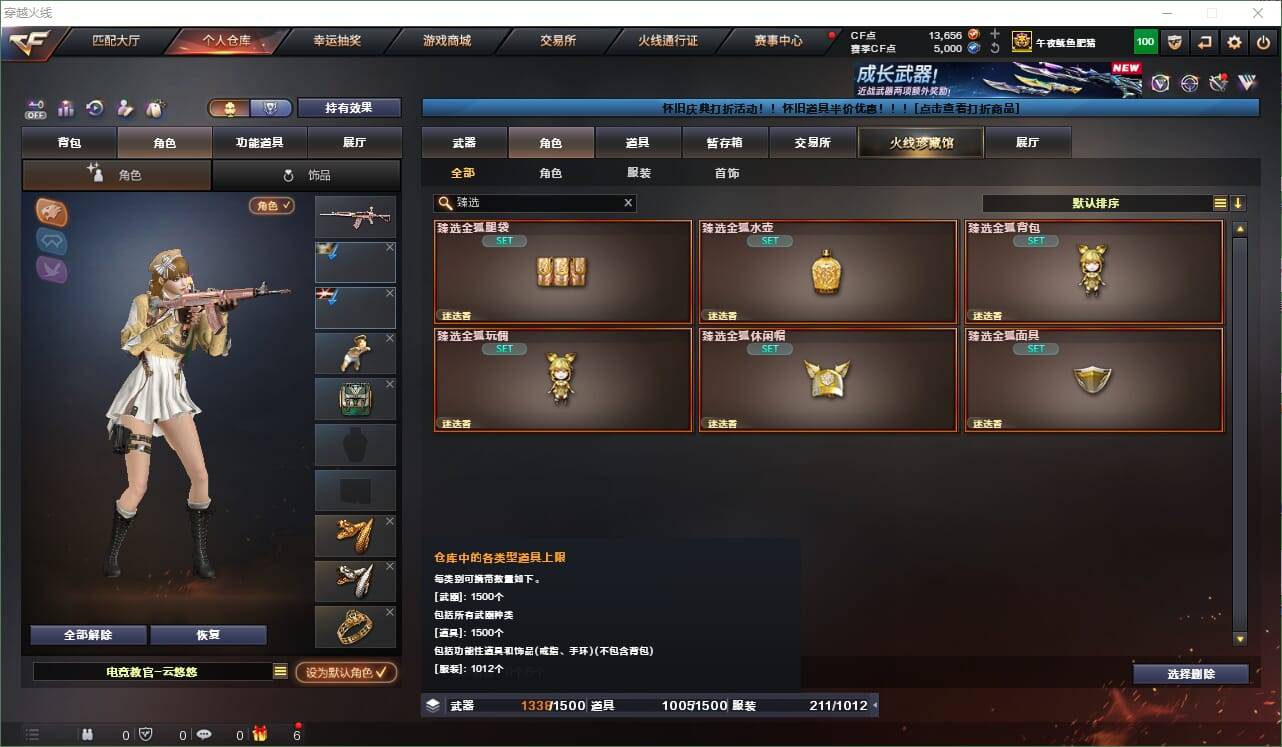Toggle the OFF key switch at top-left

[35, 110]
